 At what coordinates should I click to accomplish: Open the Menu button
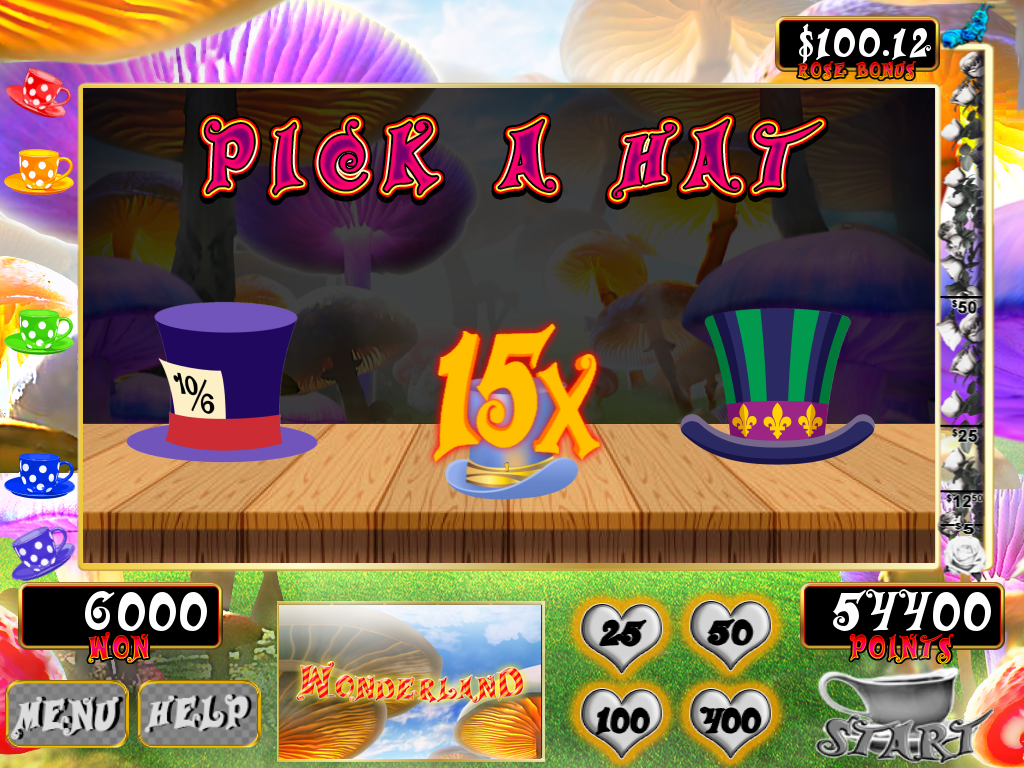[67, 714]
